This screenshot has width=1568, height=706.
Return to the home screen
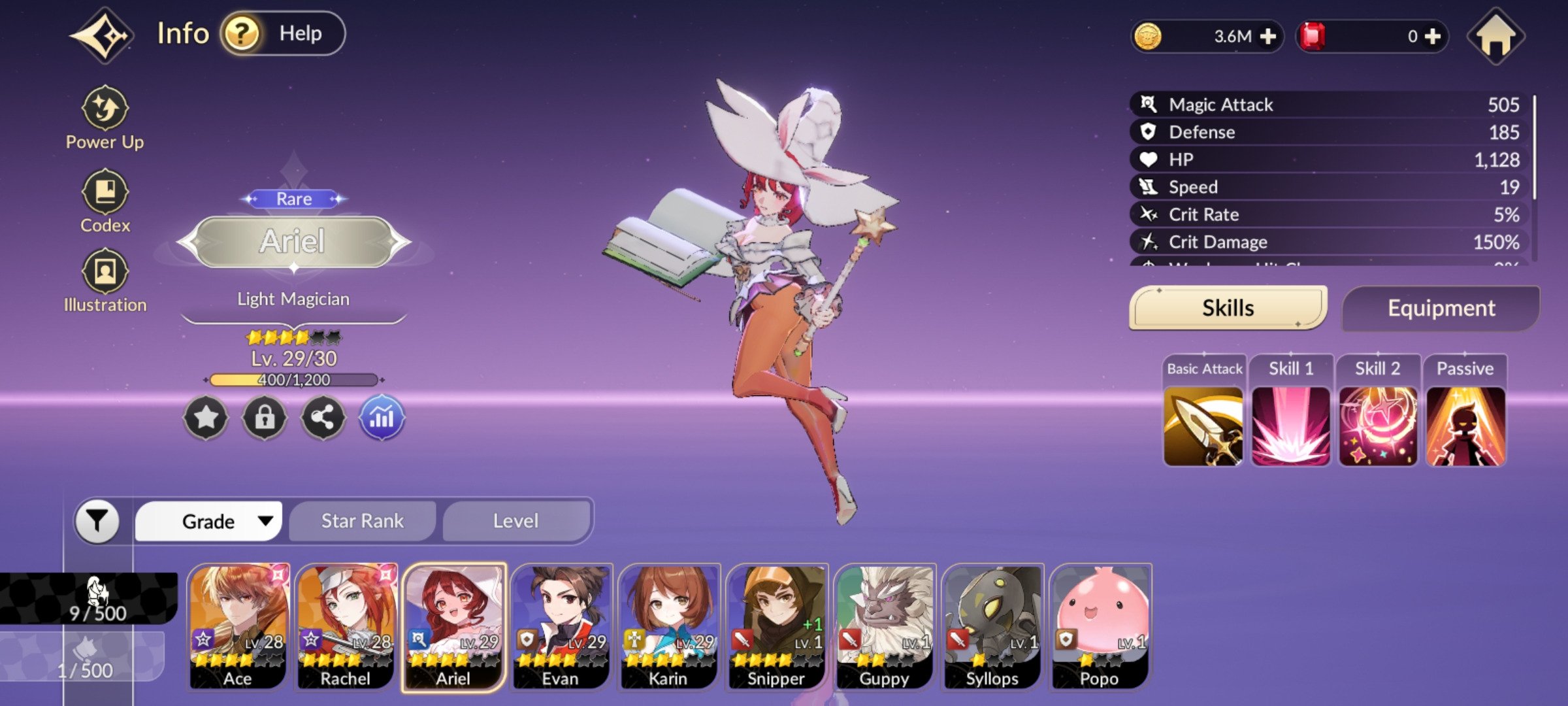(x=1495, y=37)
